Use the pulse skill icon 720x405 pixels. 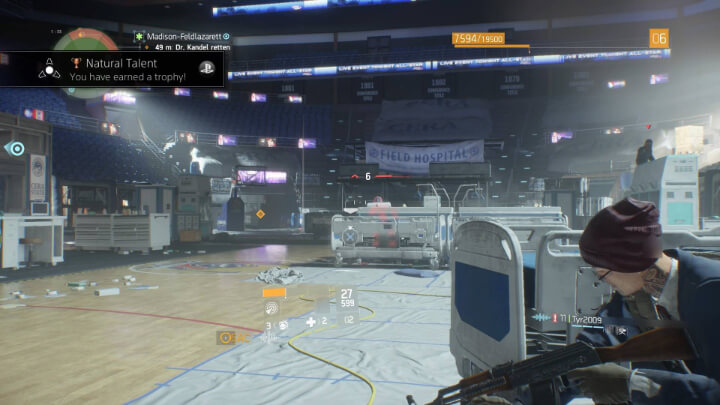click(272, 308)
